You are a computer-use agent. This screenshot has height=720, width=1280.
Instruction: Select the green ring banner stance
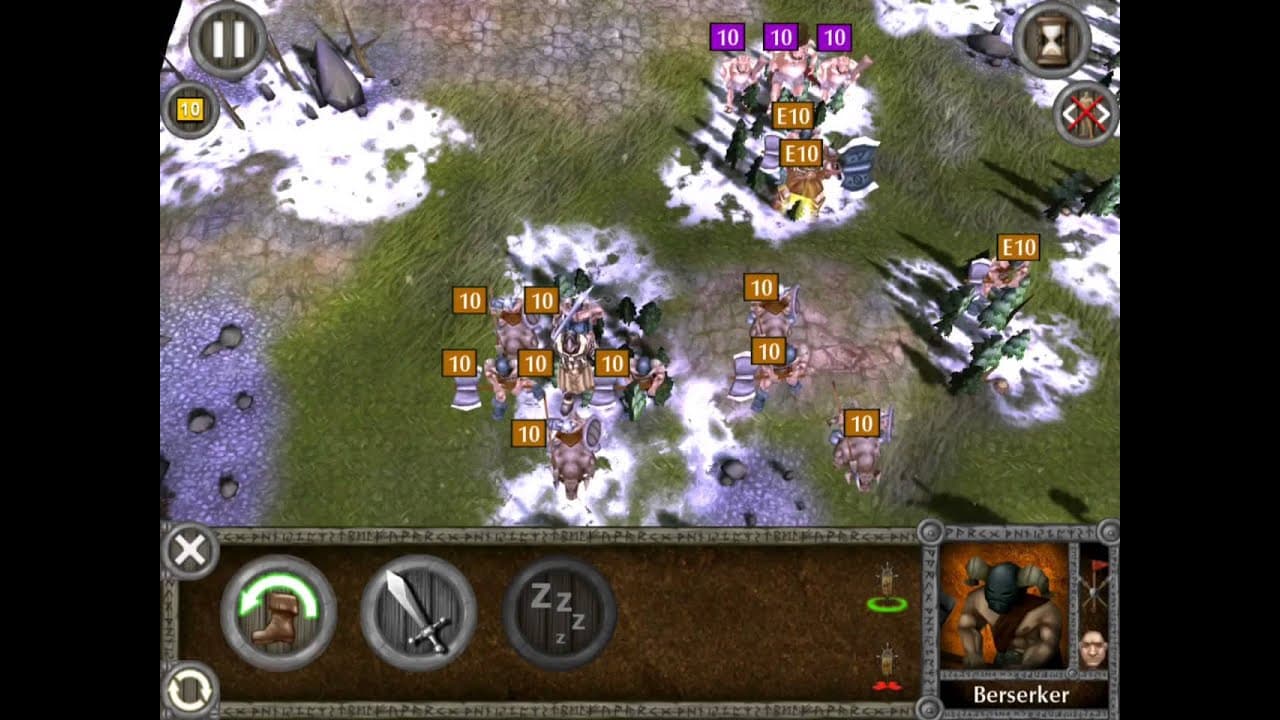coord(887,589)
